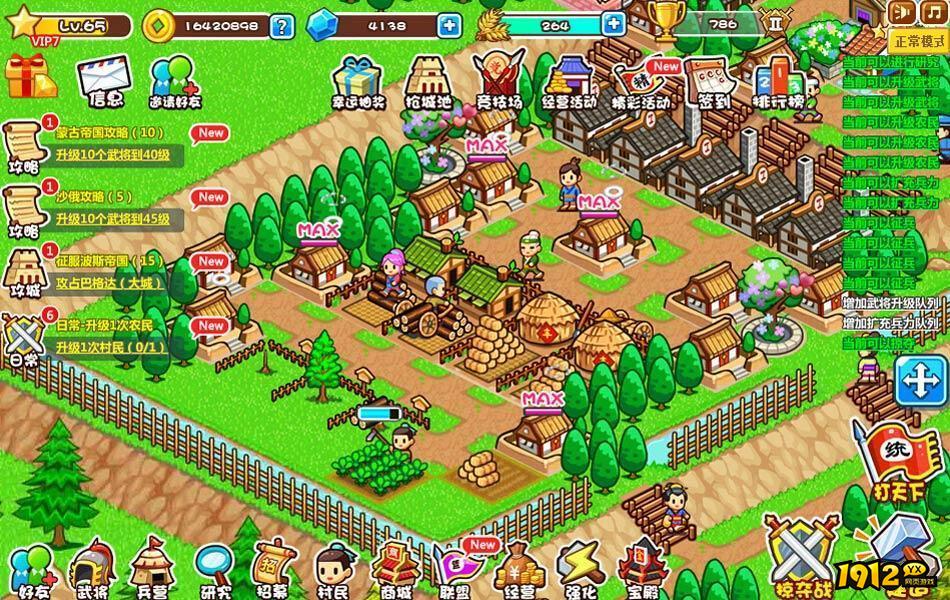
Task: Click the question mark beside the gold coins
Action: [282, 25]
